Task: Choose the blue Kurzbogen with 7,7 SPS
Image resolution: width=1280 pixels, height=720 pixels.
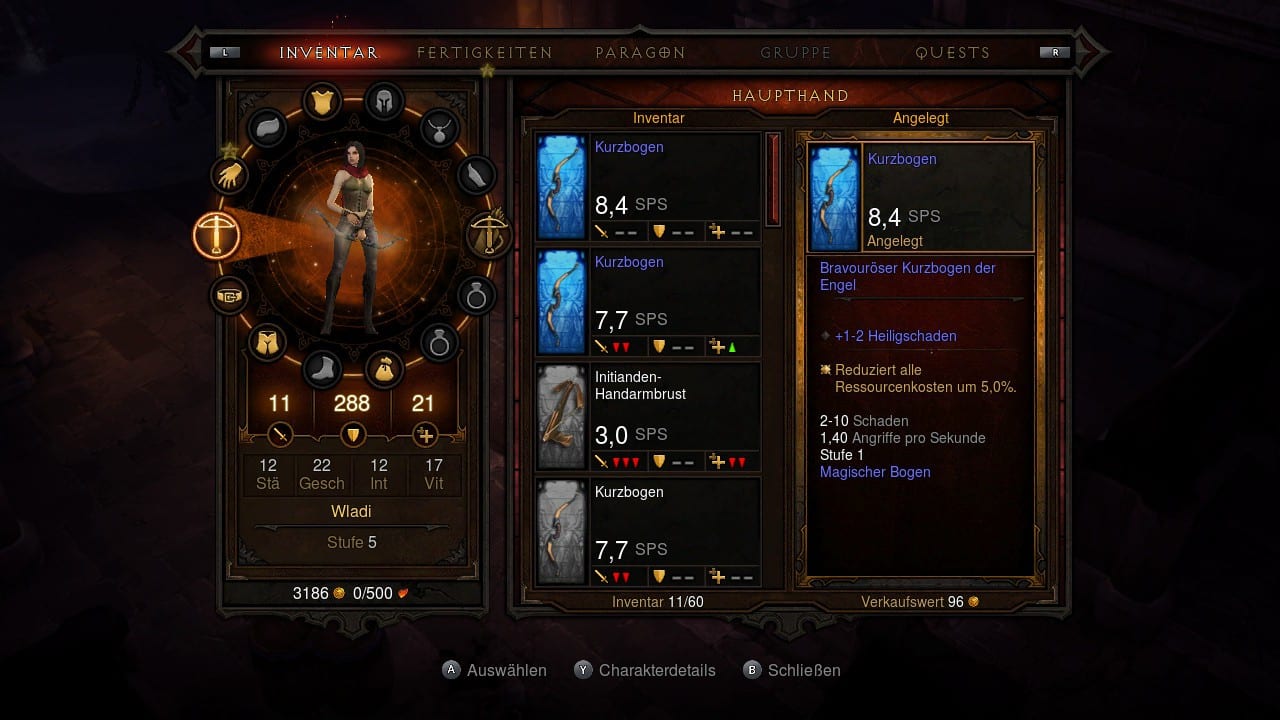Action: [x=648, y=302]
